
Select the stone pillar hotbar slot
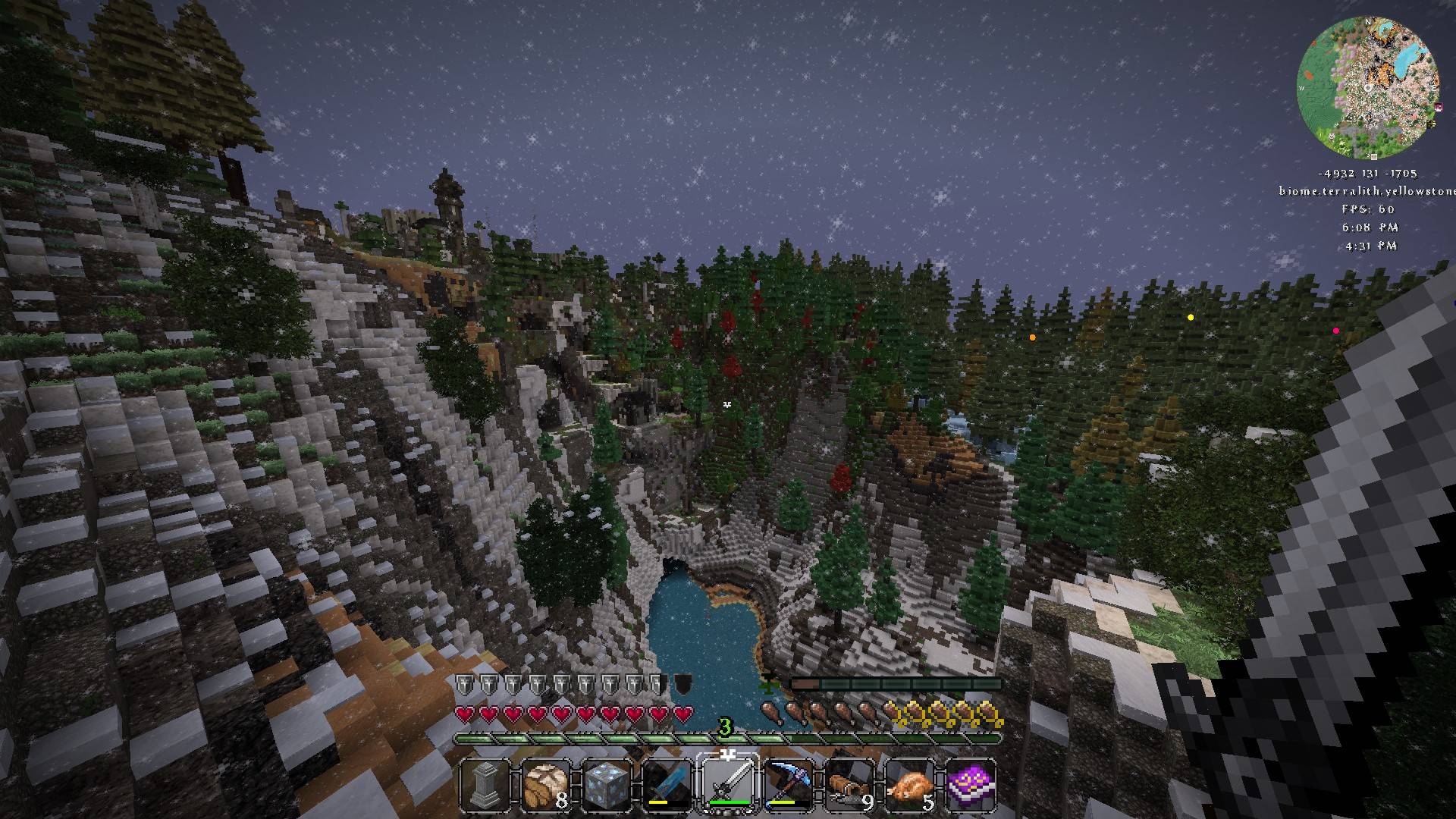pos(485,784)
